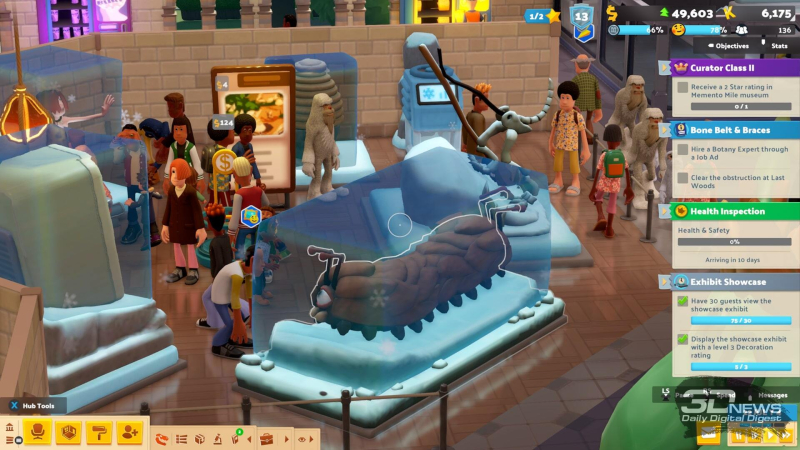Pause the game speed
Image resolution: width=800 pixels, height=450 pixels.
pos(738,434)
